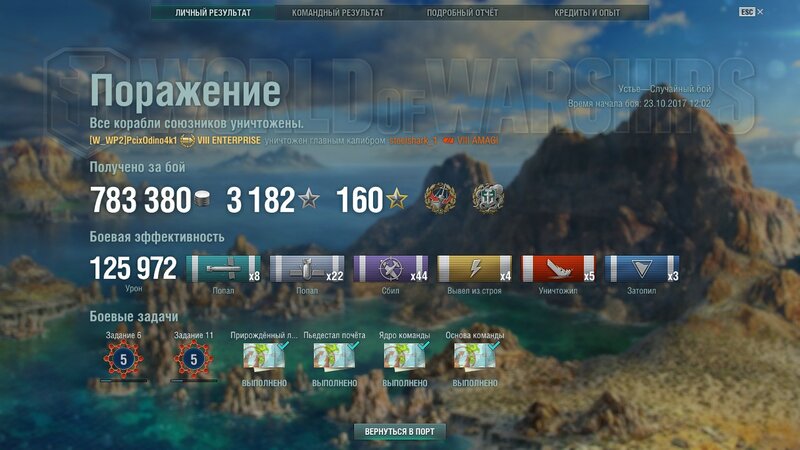Open the Задание 11 combat mission

tap(193, 358)
